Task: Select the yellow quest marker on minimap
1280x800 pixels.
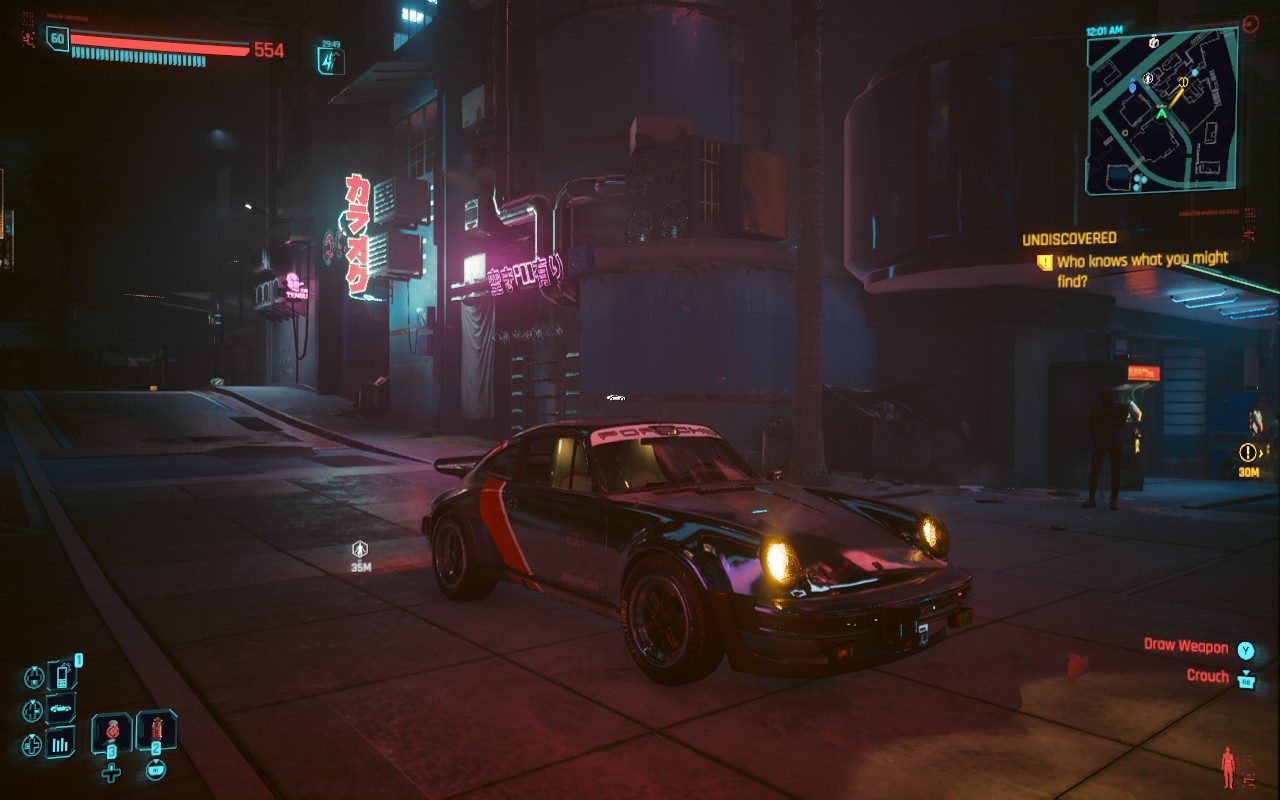Action: tap(1183, 82)
